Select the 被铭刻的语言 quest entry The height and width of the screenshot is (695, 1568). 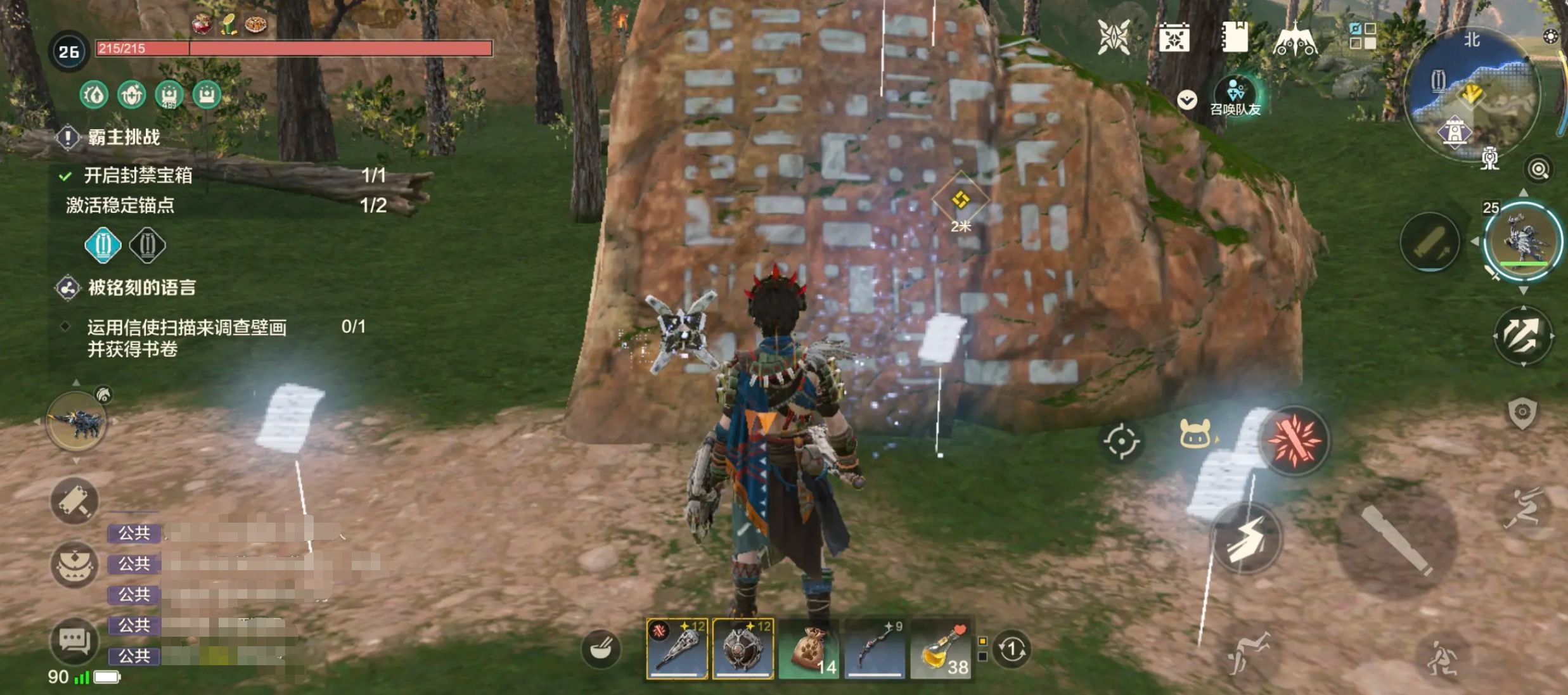[x=141, y=288]
